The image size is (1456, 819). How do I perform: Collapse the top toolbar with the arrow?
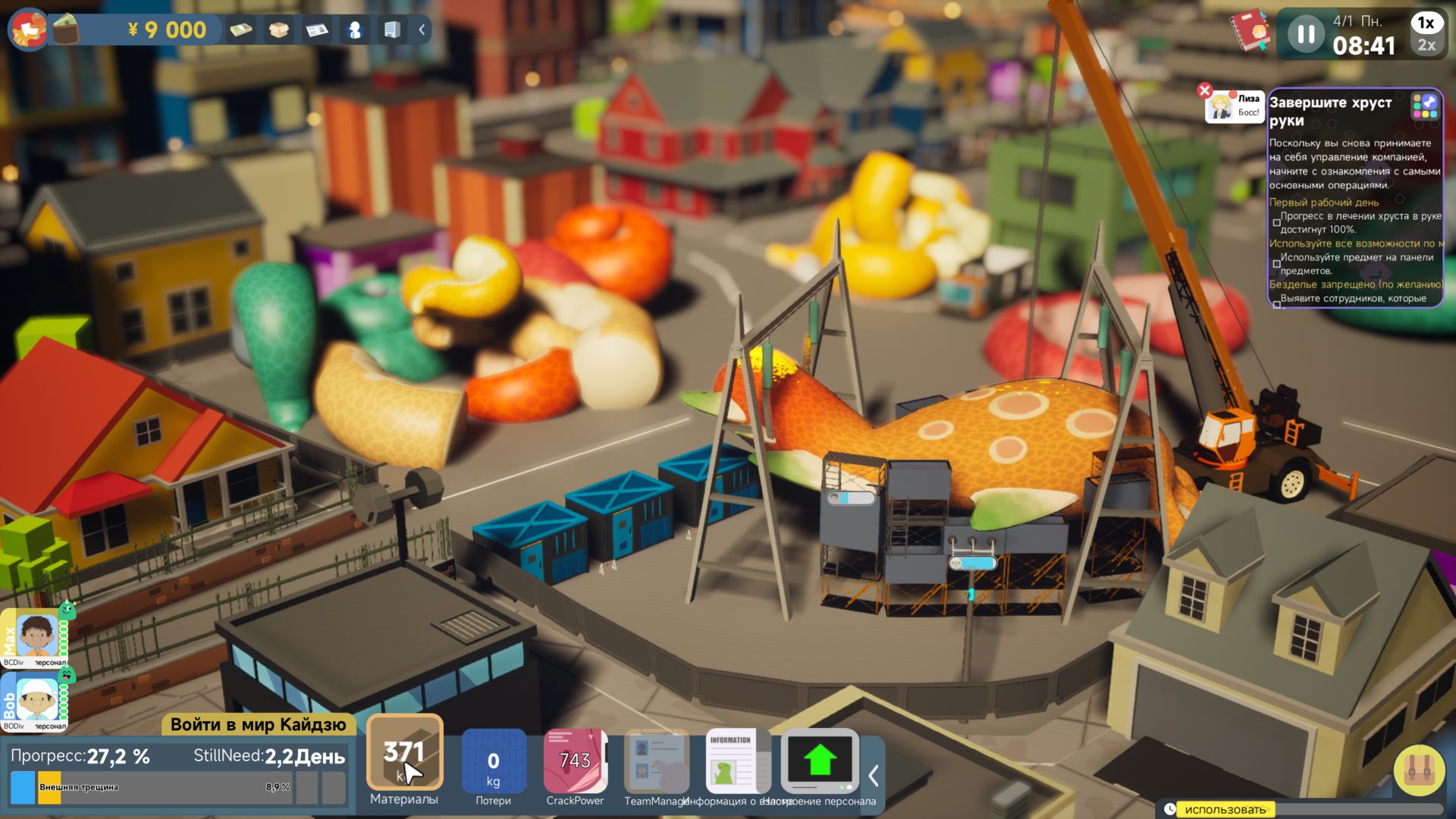coord(422,30)
